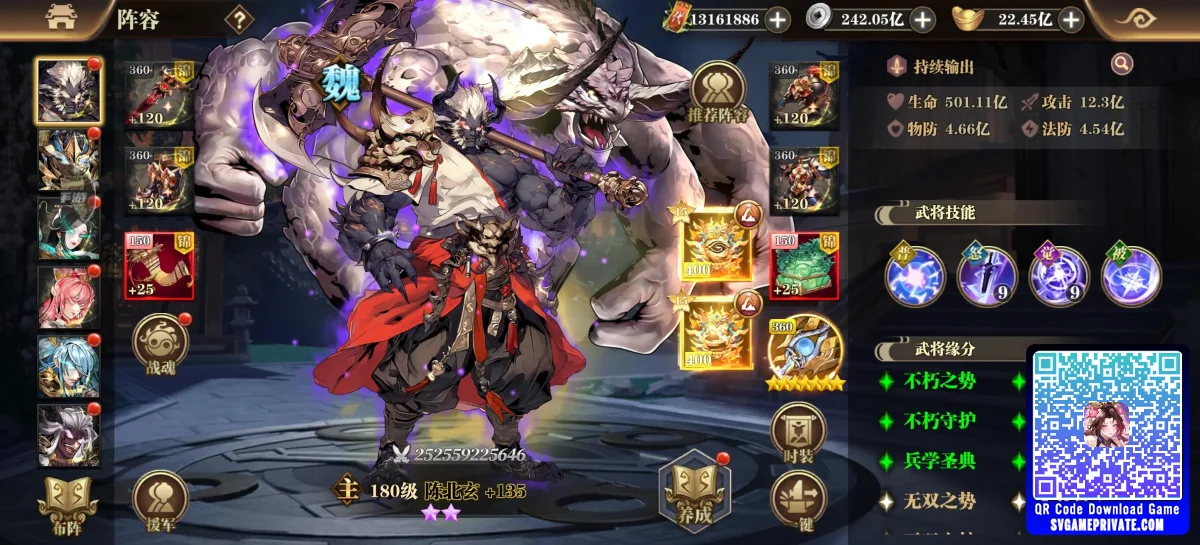View the 怒 rage skill icon

pos(987,276)
